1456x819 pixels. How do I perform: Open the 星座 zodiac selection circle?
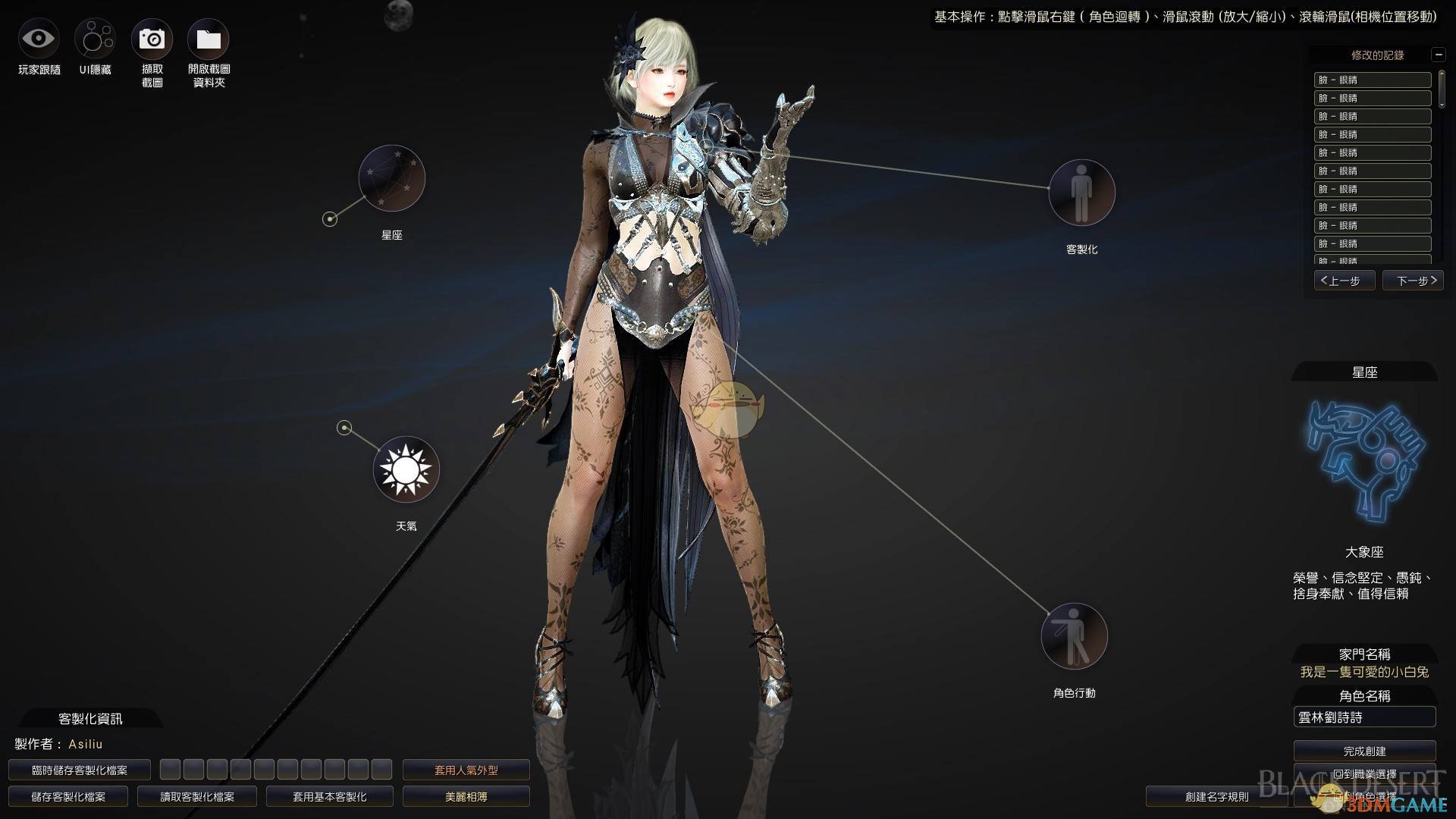click(x=391, y=179)
